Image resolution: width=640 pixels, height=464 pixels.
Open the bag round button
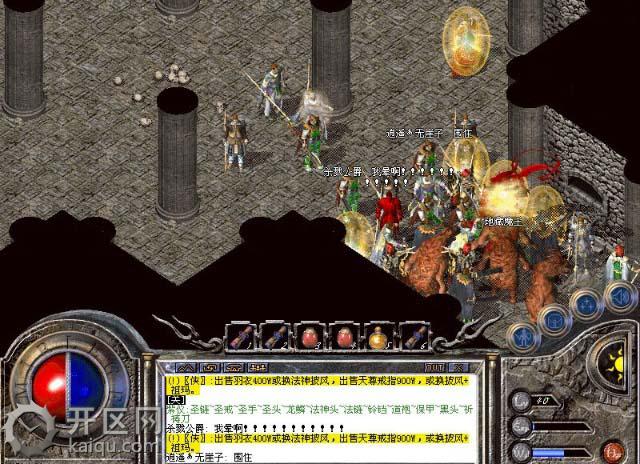(x=551, y=319)
